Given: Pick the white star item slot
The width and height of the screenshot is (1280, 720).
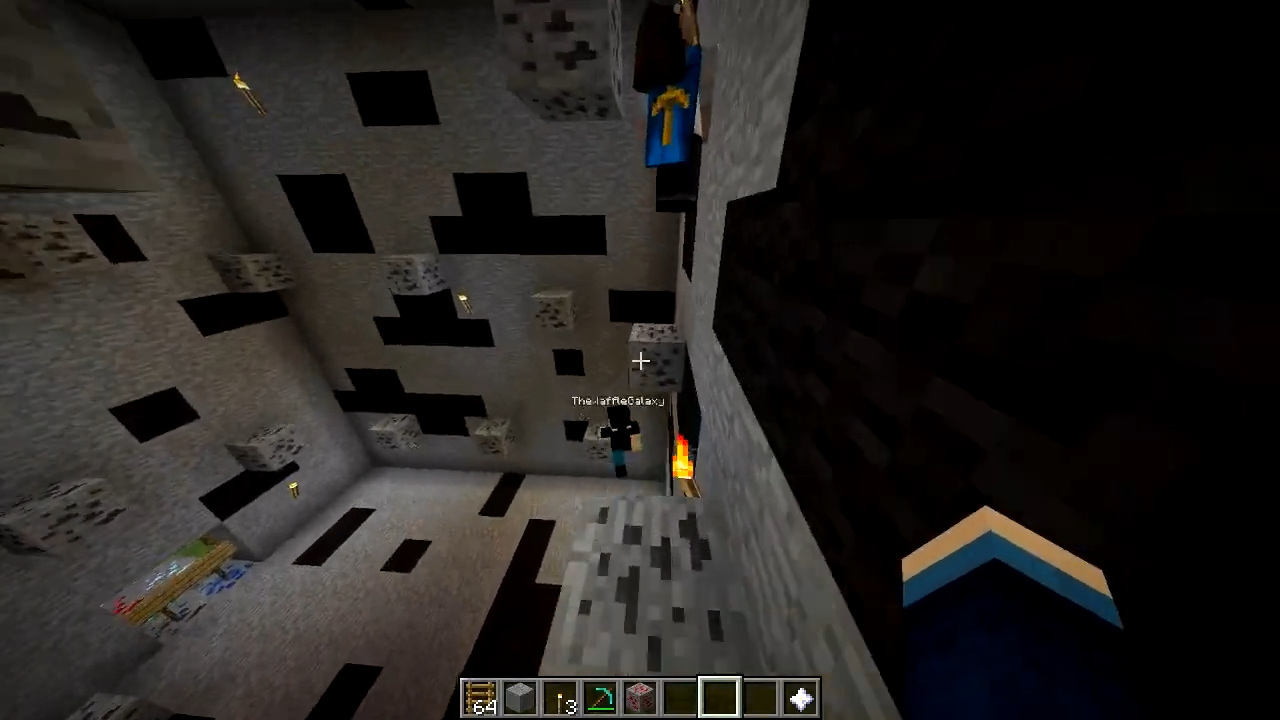Looking at the screenshot, I should tap(801, 698).
